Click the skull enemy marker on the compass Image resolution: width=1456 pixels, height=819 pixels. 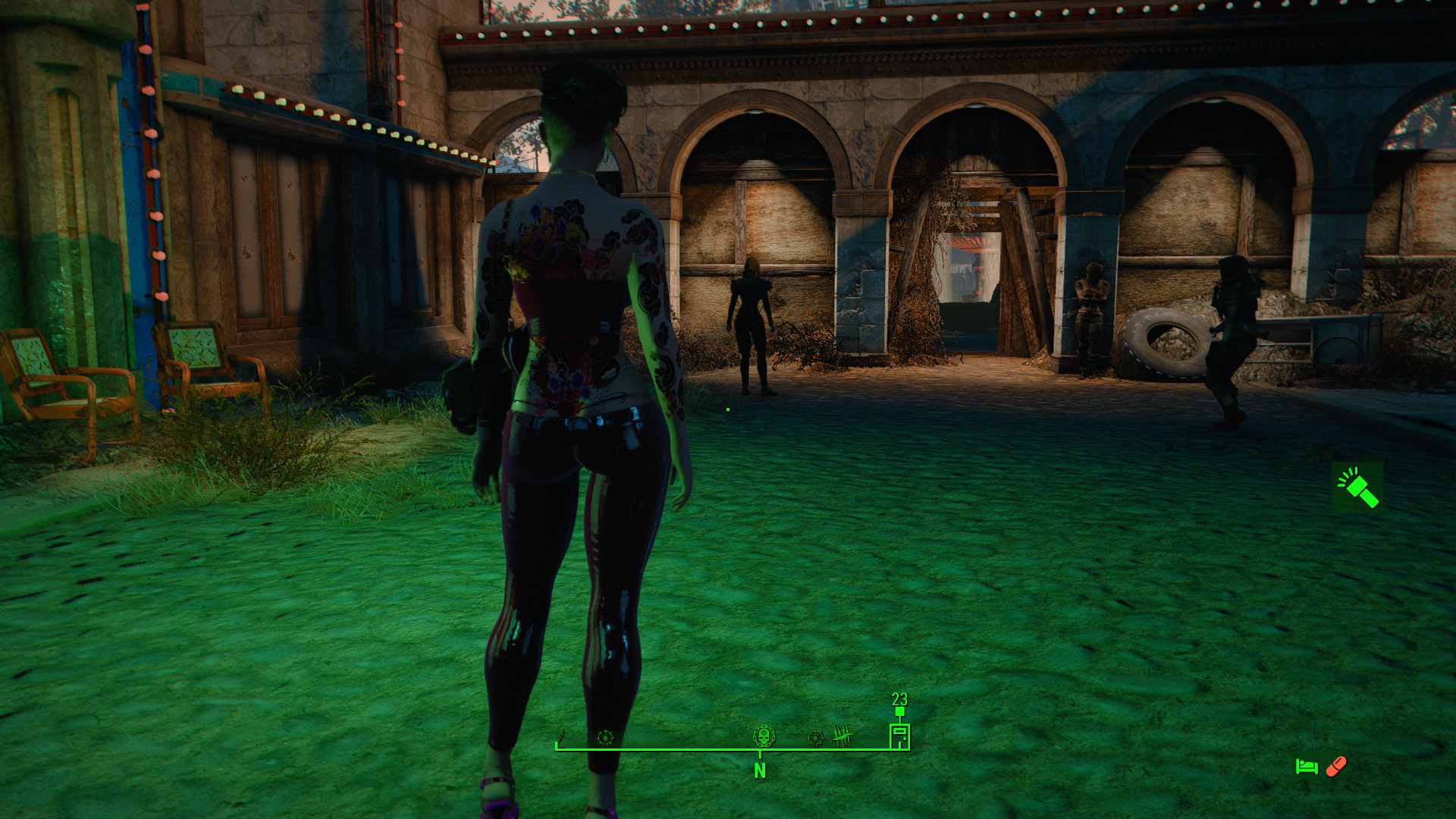tap(765, 737)
